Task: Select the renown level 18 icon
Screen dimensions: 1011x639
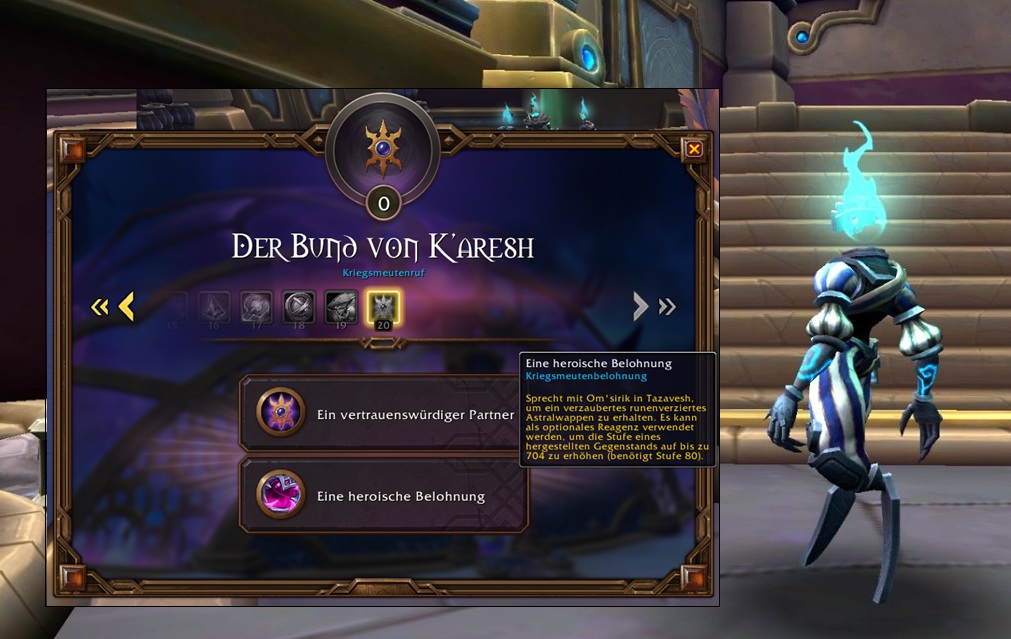Action: [299, 306]
